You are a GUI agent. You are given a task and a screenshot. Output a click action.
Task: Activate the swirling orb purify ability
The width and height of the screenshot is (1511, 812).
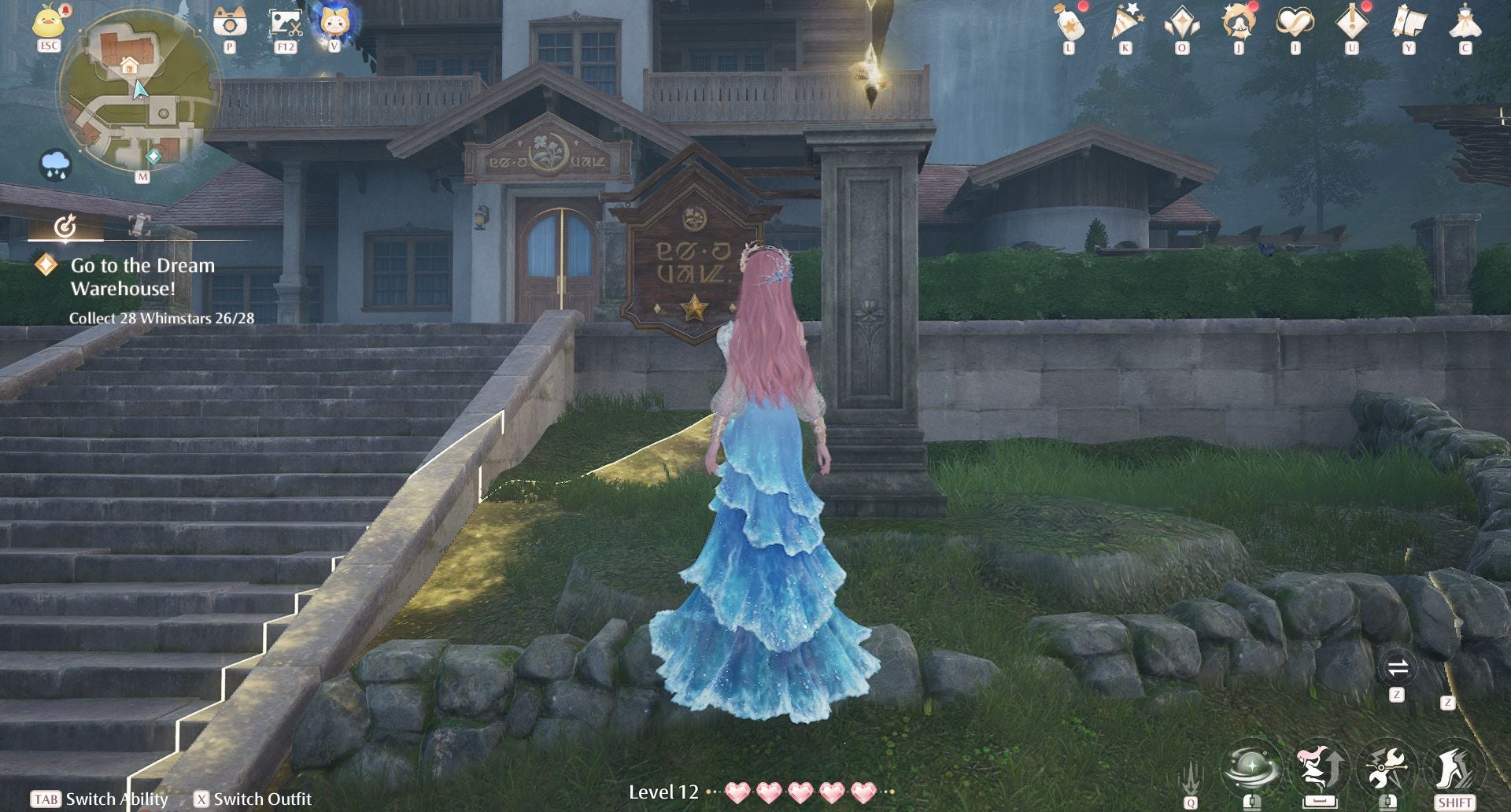[1251, 767]
